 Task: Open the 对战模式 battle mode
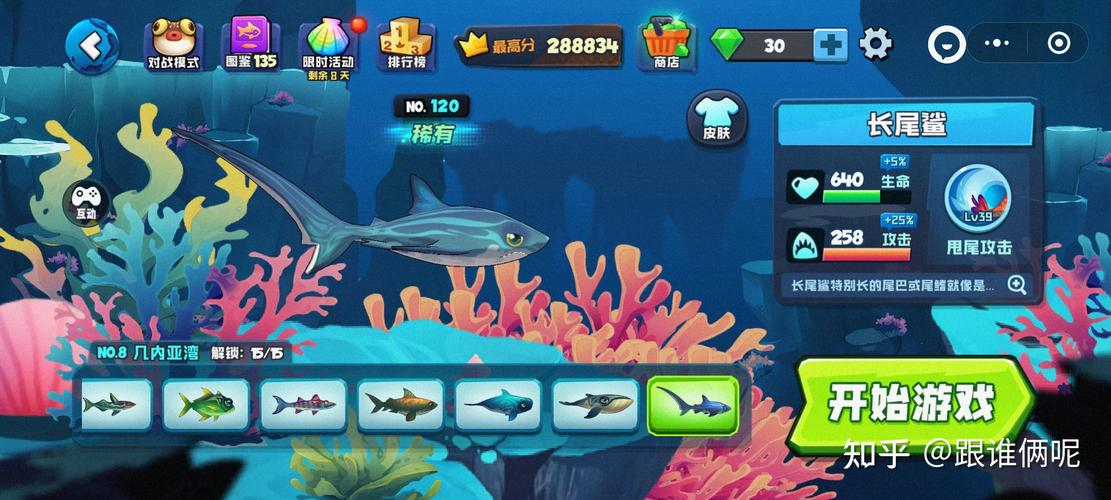(x=174, y=44)
